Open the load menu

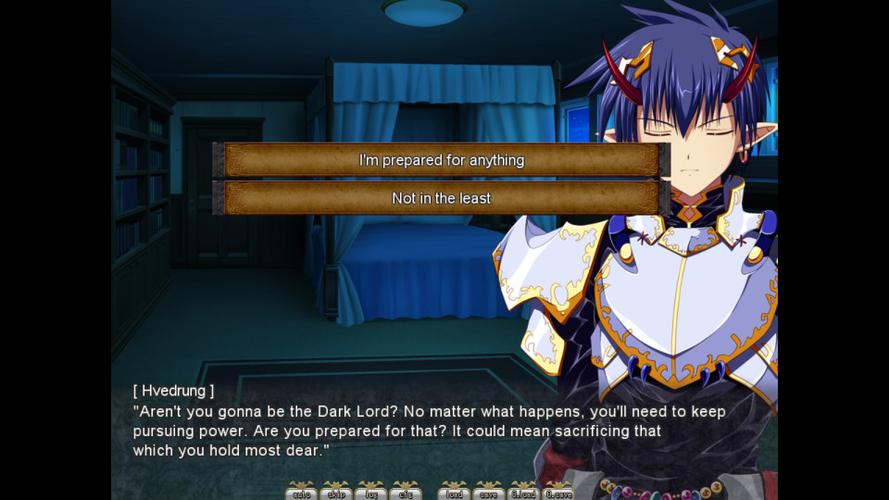pyautogui.click(x=454, y=492)
